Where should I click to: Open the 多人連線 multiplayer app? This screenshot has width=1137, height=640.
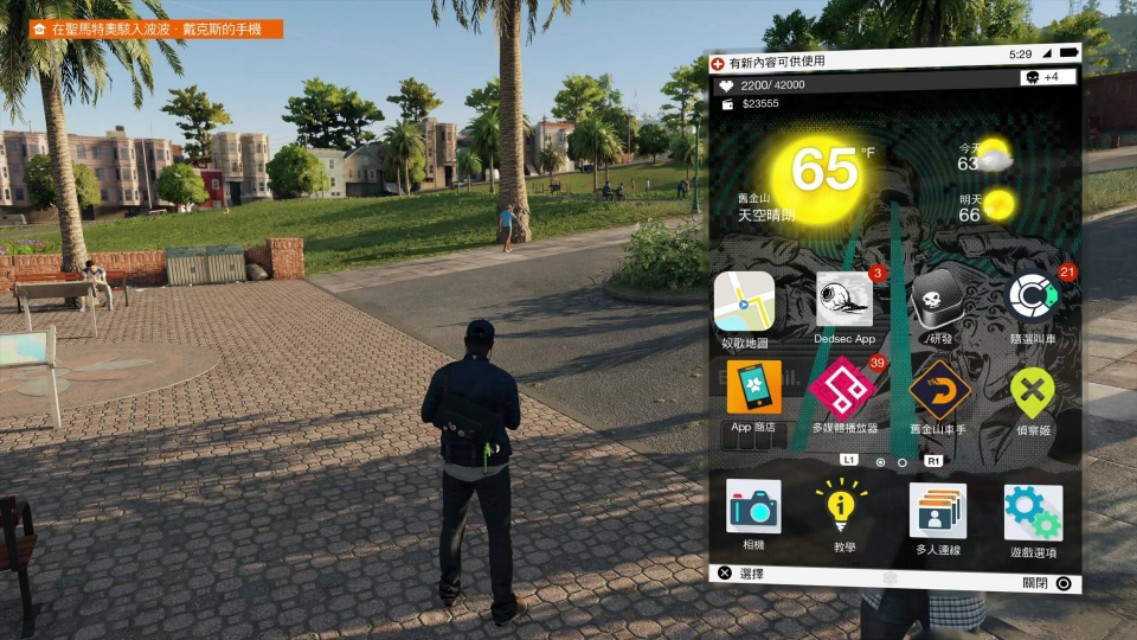coord(937,510)
